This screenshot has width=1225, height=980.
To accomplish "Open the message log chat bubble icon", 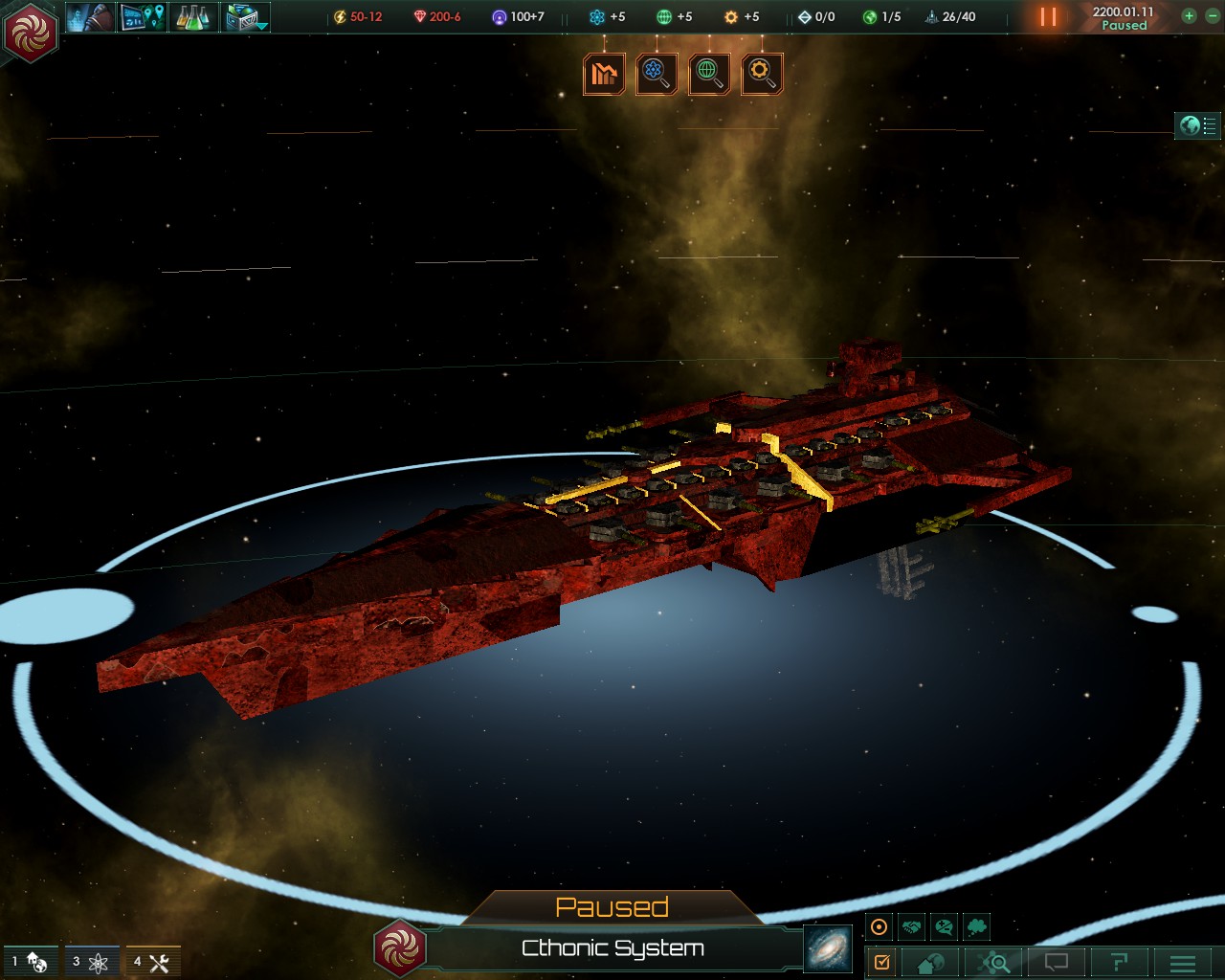I will (x=1056, y=963).
